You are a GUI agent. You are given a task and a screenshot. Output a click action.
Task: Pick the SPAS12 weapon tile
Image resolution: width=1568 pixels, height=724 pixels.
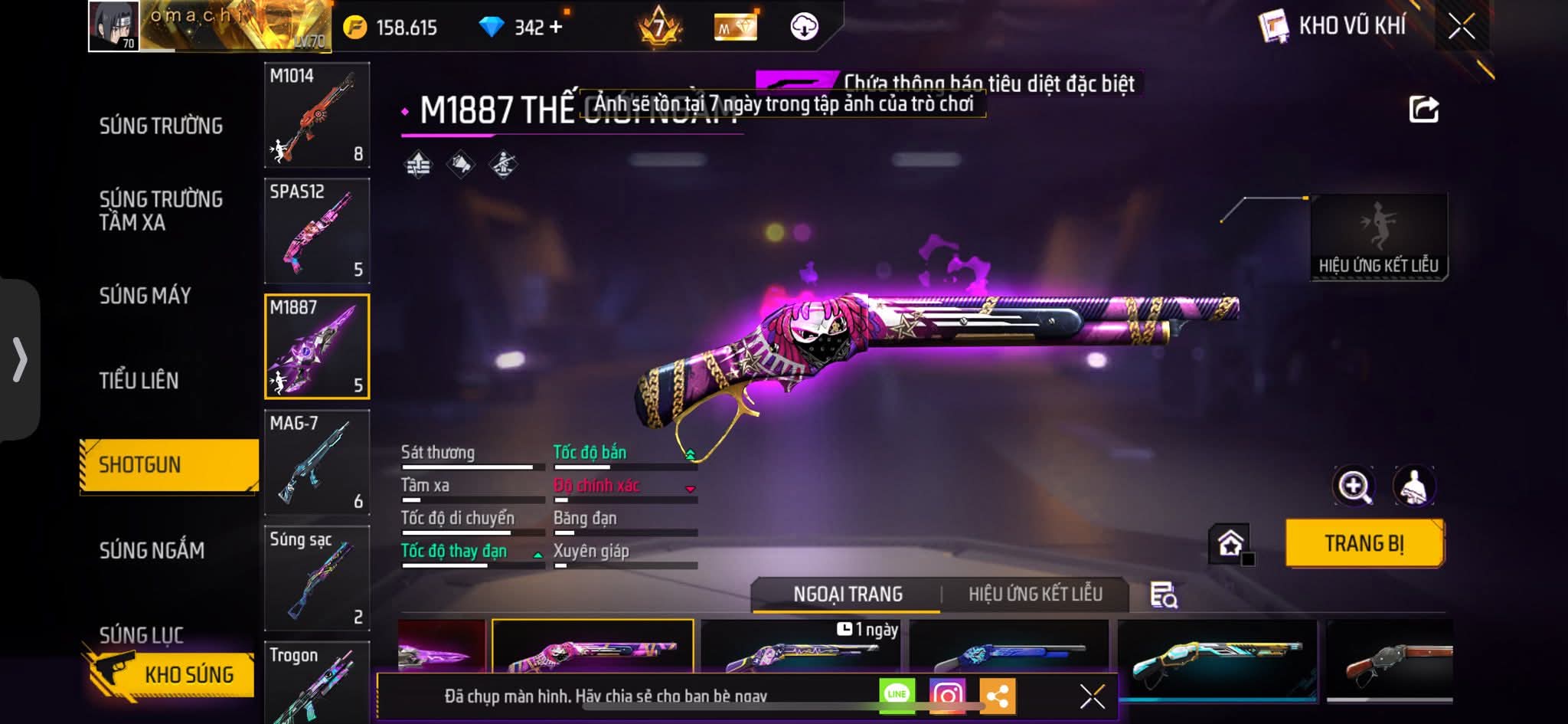pos(317,231)
